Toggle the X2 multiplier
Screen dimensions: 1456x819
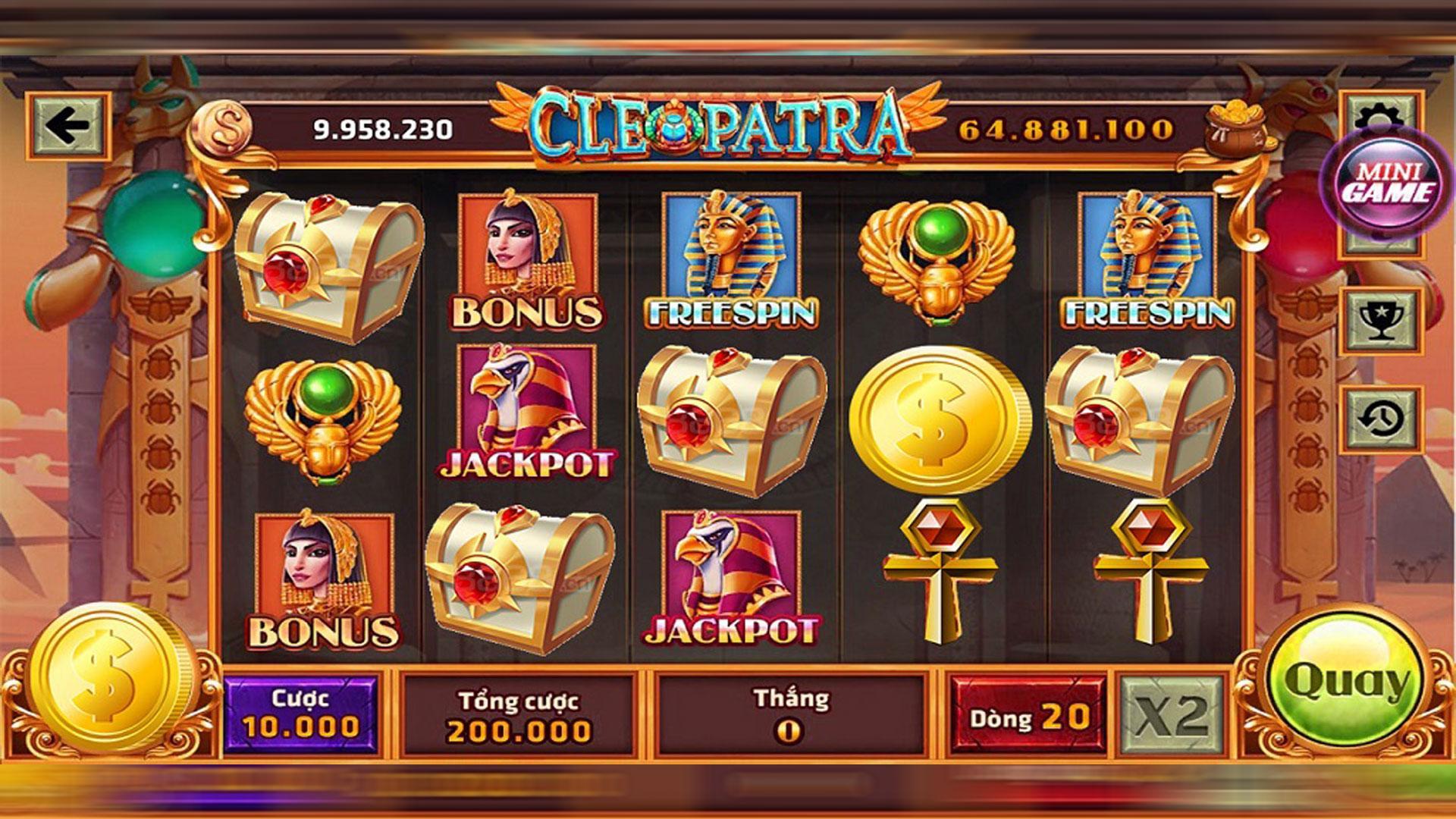[1172, 715]
